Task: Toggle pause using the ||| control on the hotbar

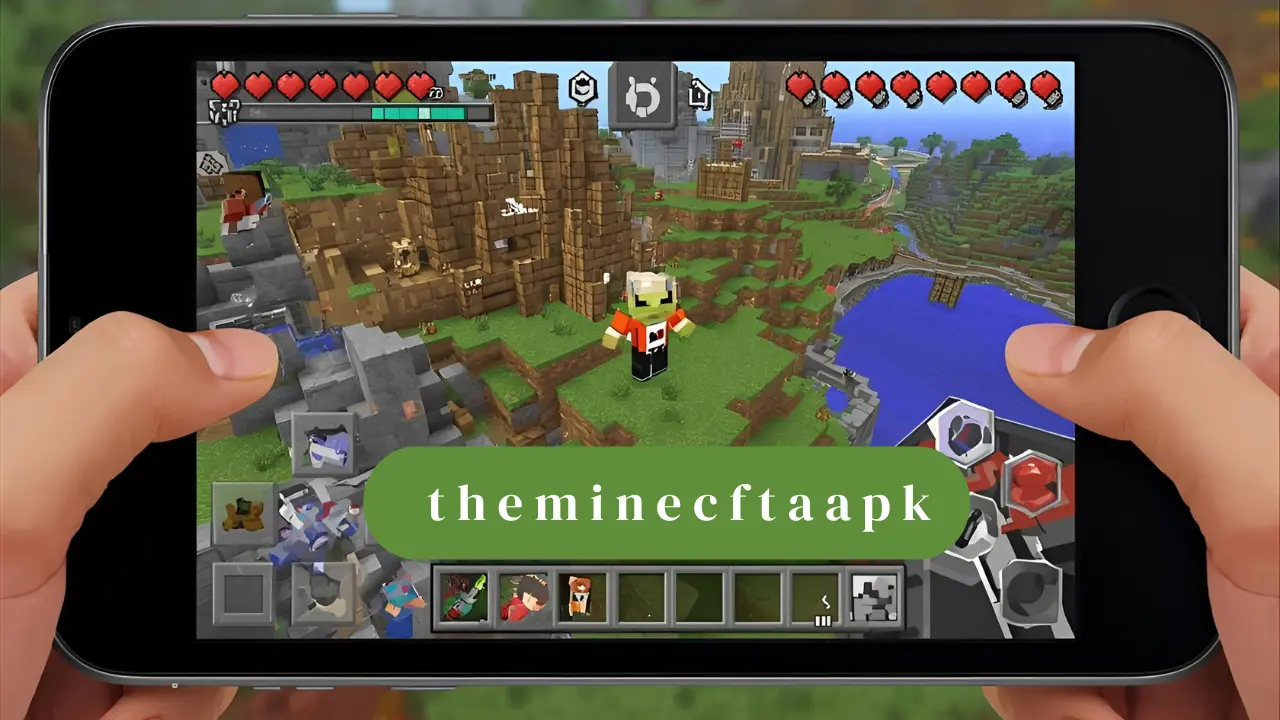Action: [821, 621]
